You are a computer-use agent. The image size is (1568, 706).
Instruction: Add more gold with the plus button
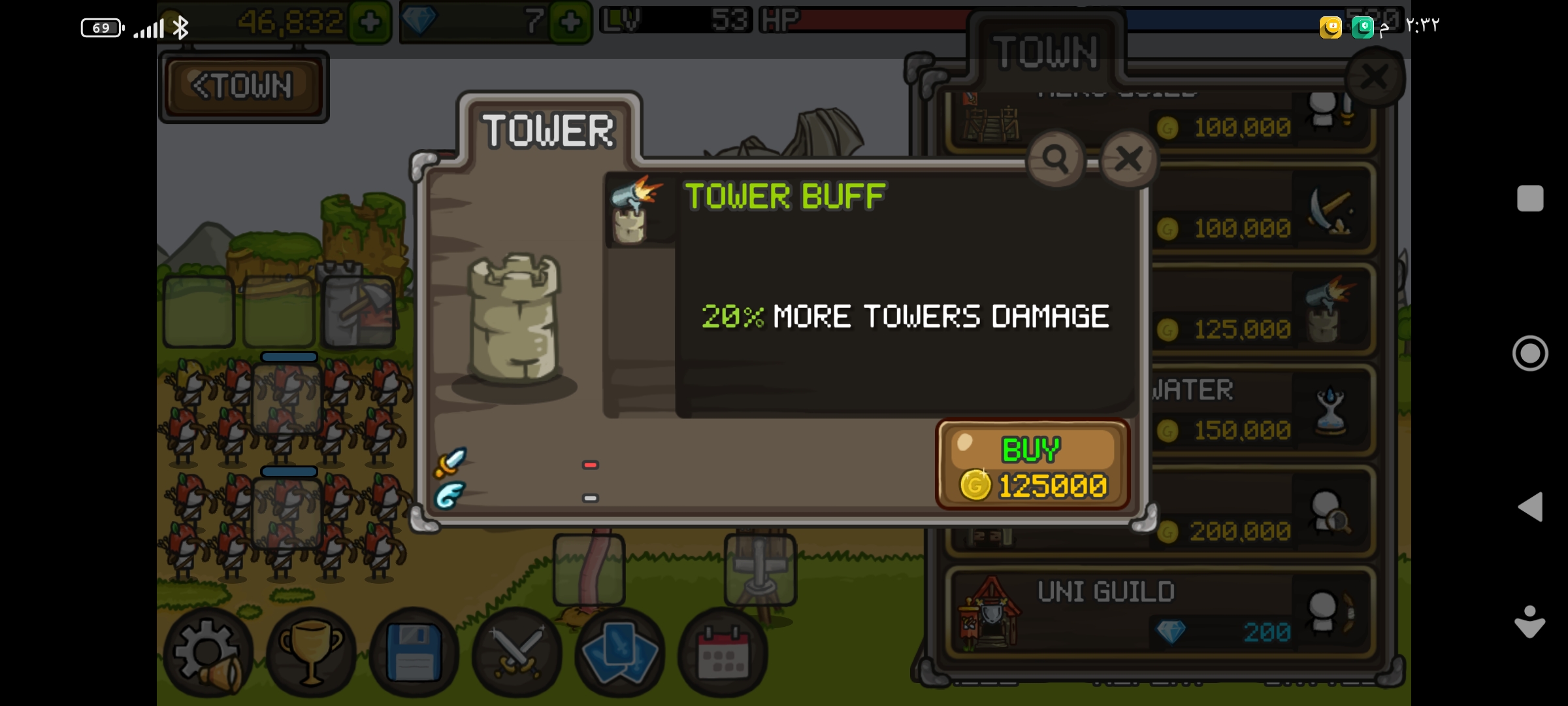(370, 23)
